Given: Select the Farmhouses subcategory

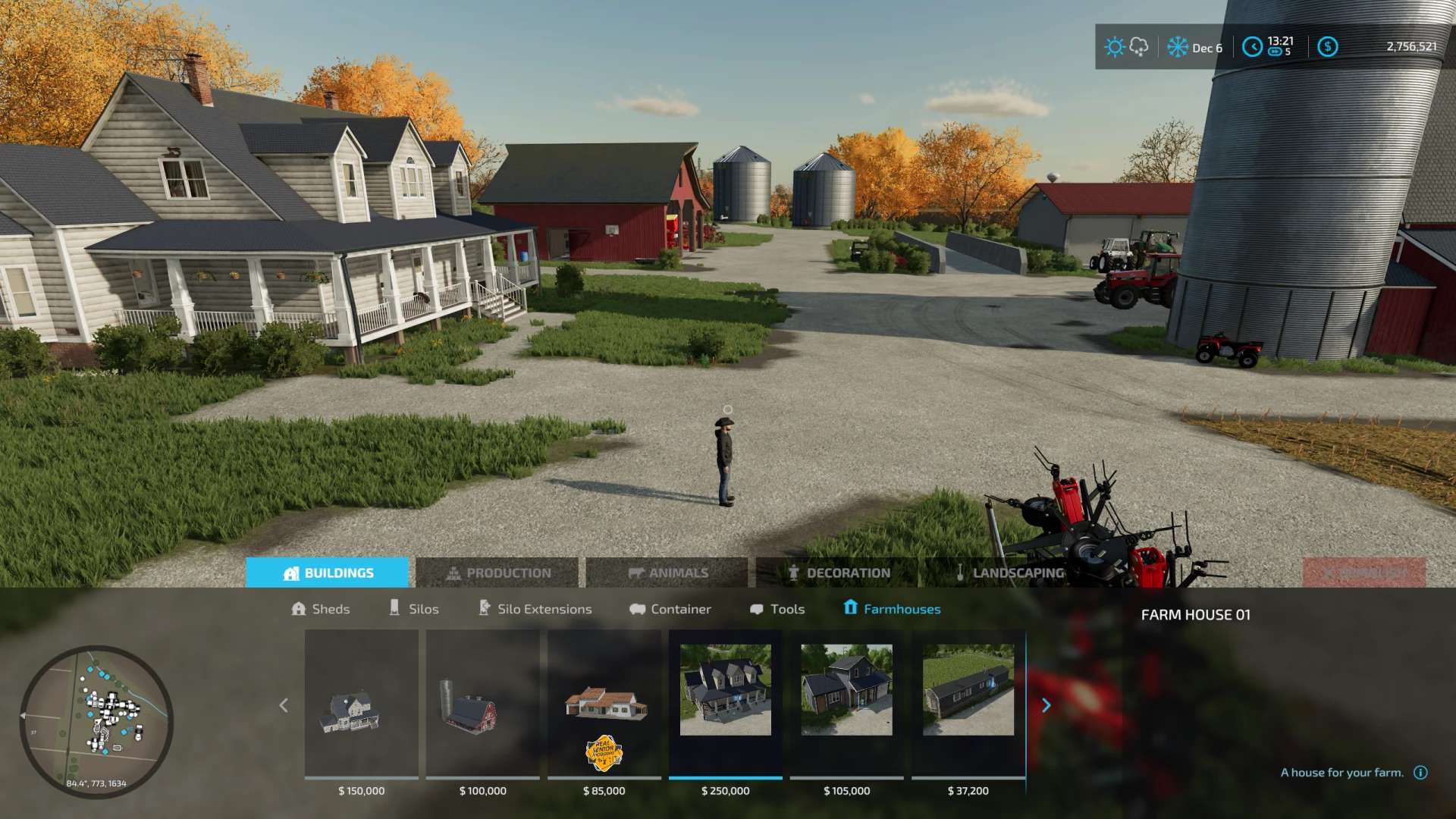Looking at the screenshot, I should click(892, 609).
